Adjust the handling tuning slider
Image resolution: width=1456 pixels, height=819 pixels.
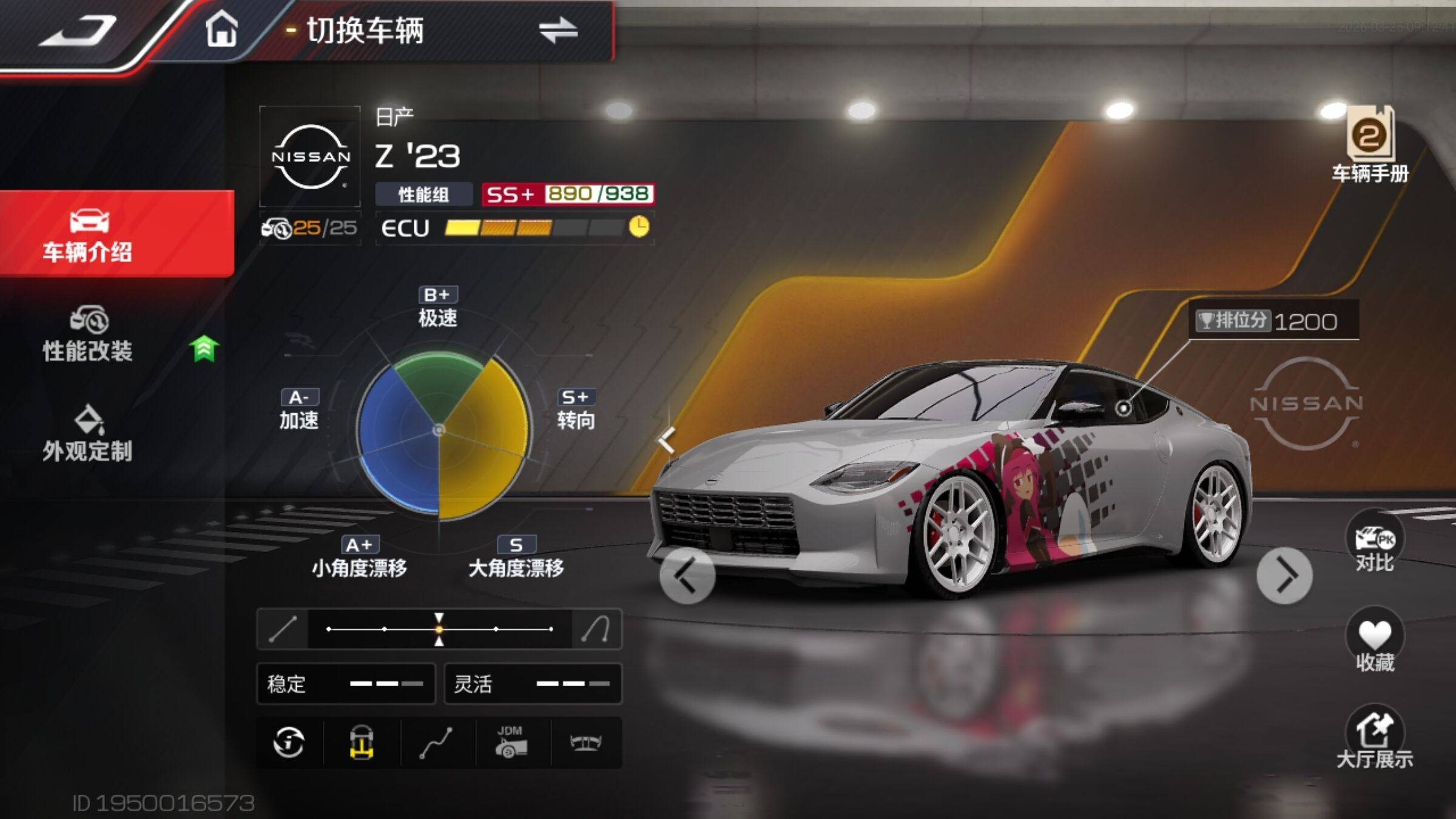[x=439, y=629]
